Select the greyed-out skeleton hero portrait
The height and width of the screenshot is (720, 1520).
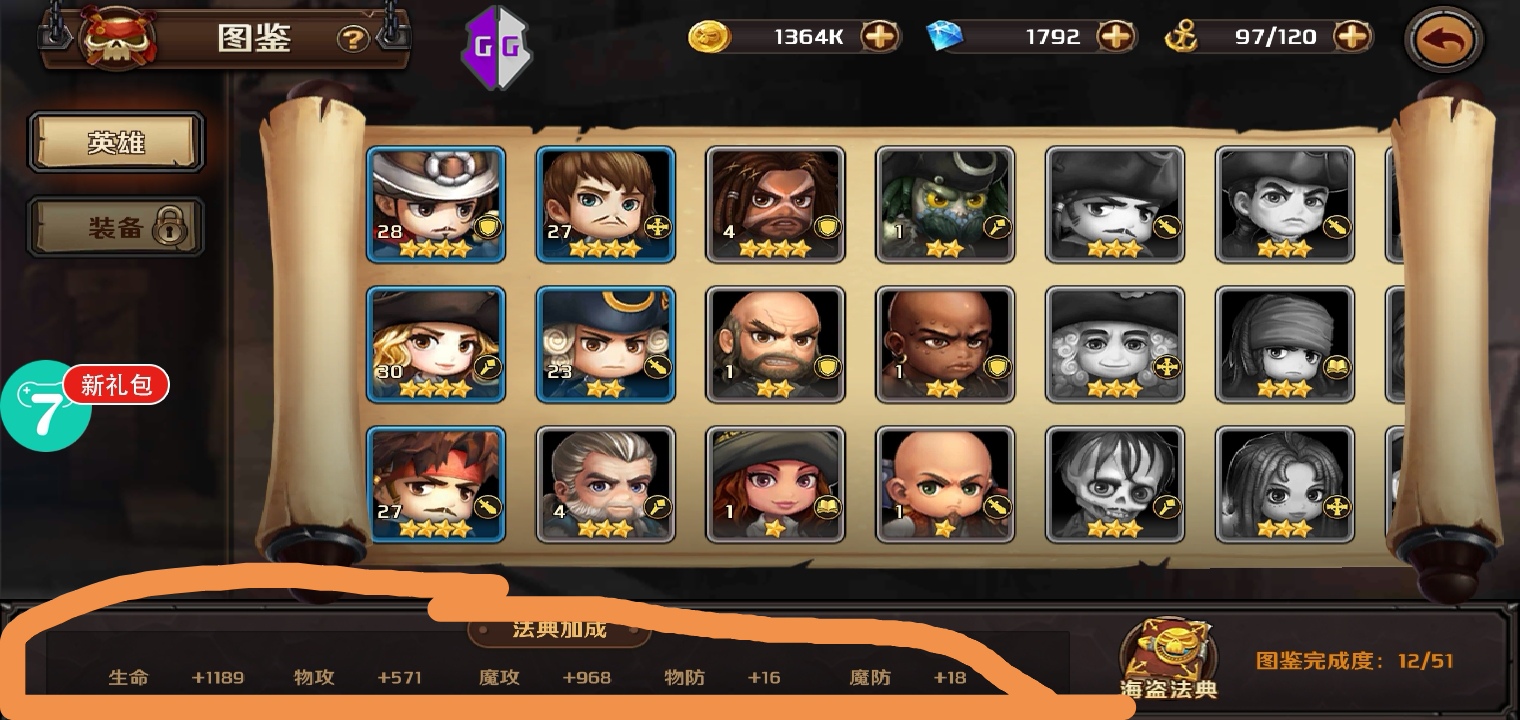(x=1116, y=484)
